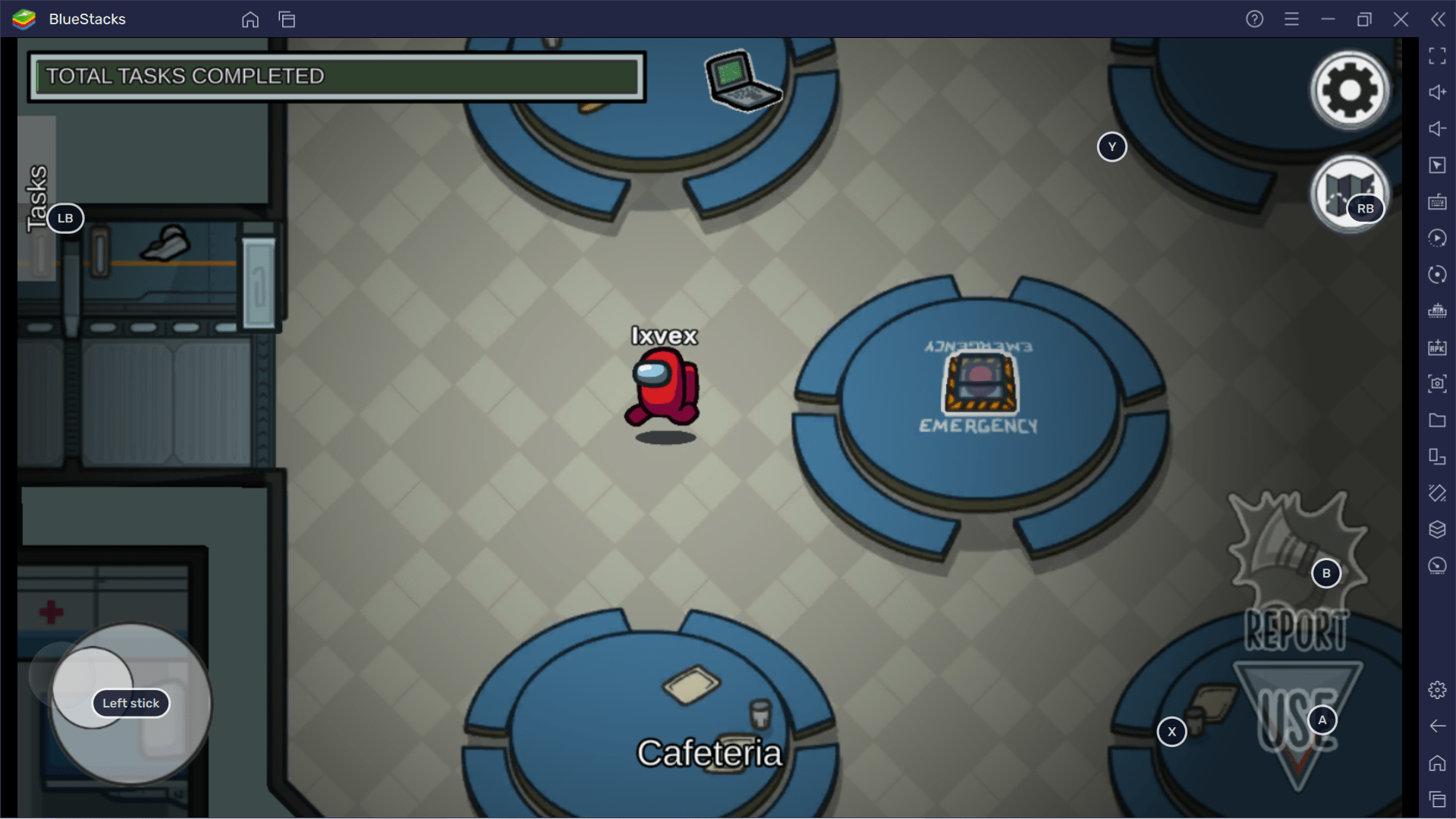Click the Total Tasks Completed progress bar
Image resolution: width=1456 pixels, height=819 pixels.
tap(336, 76)
